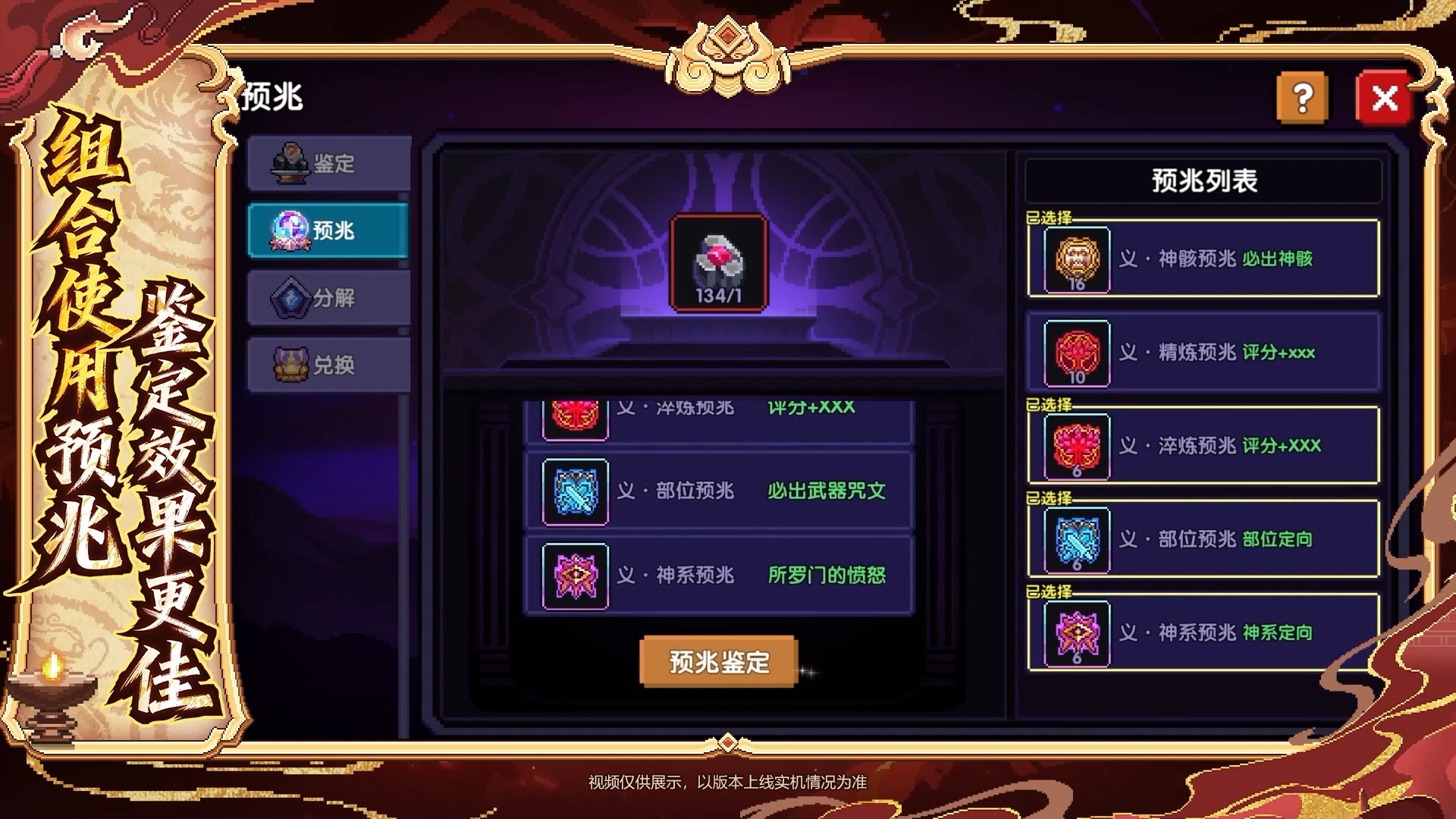Click the 预兆 (Omen) crystal ball icon

[289, 231]
